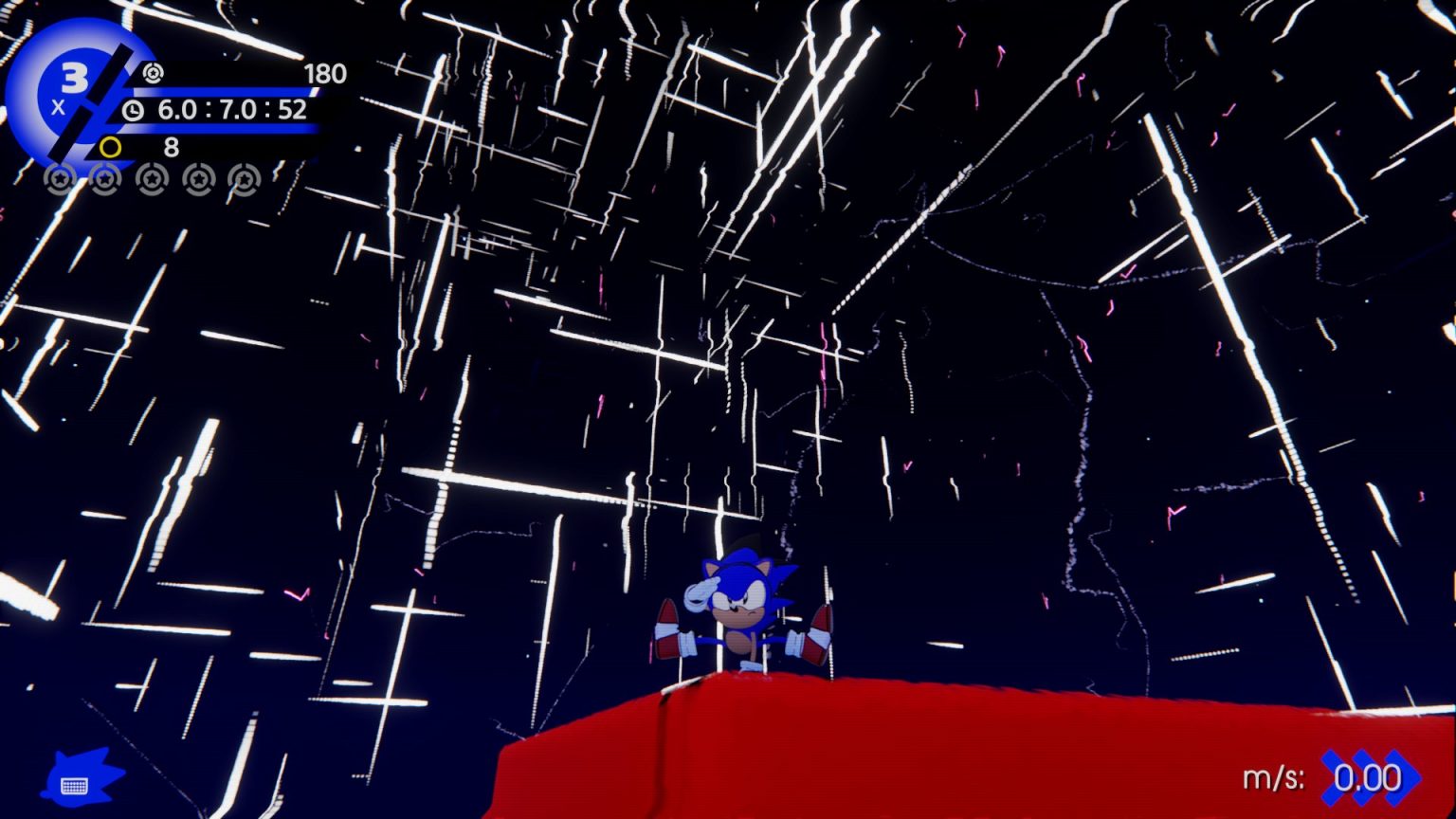Click the yellow ring icon beside the 8

coord(111,148)
